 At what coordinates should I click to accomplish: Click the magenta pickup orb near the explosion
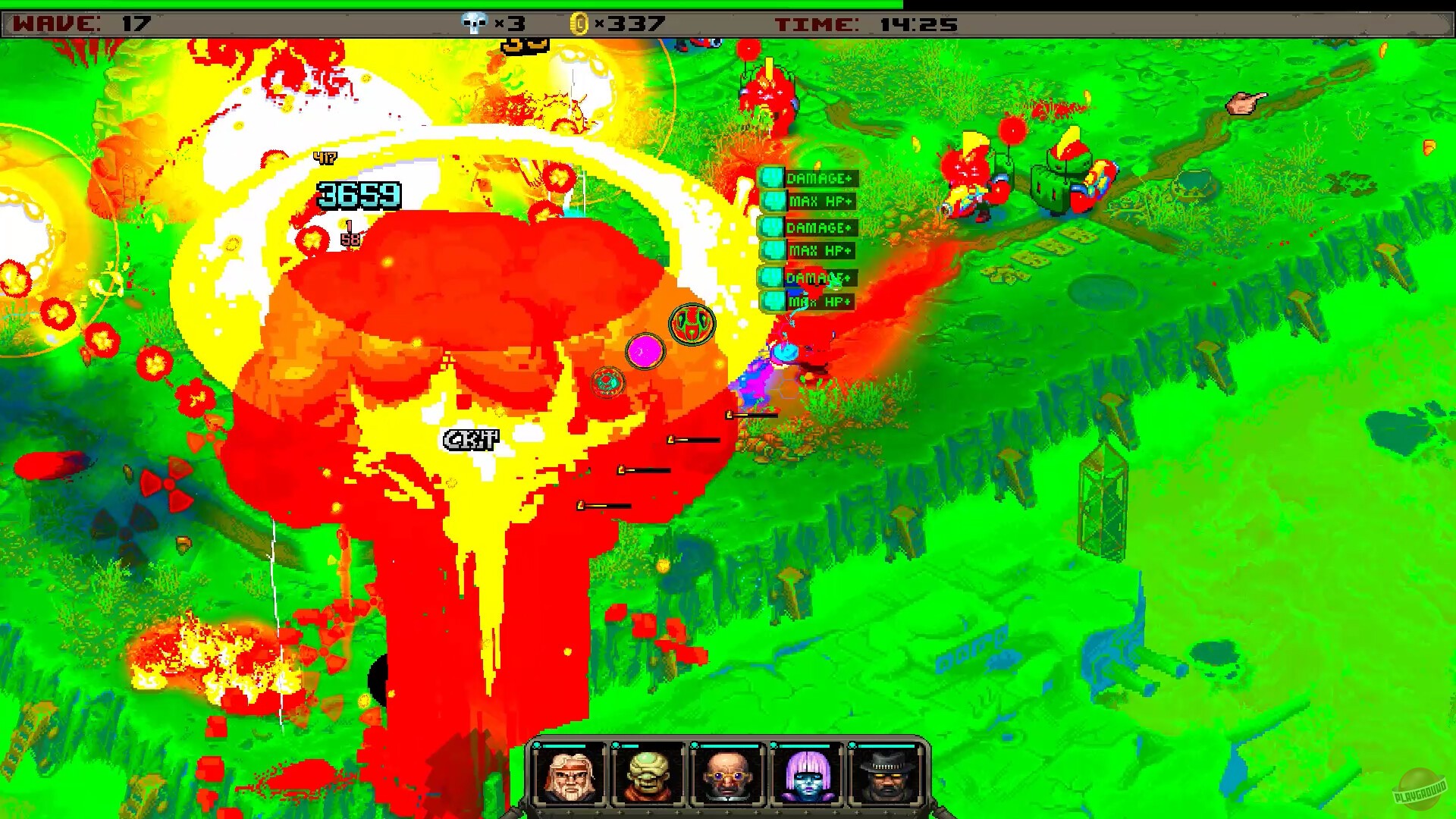point(644,350)
